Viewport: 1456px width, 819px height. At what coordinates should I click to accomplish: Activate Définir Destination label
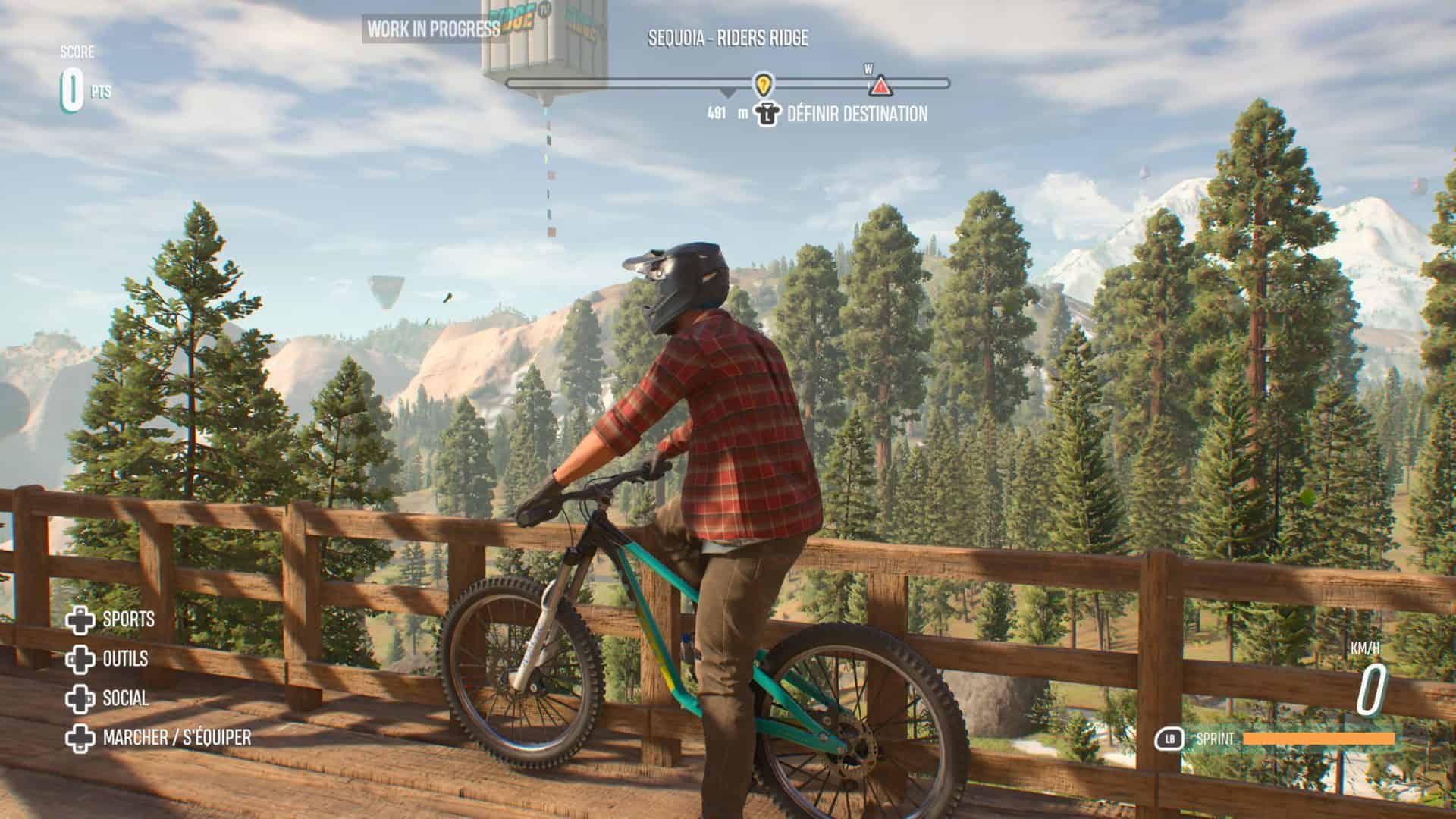pos(857,115)
